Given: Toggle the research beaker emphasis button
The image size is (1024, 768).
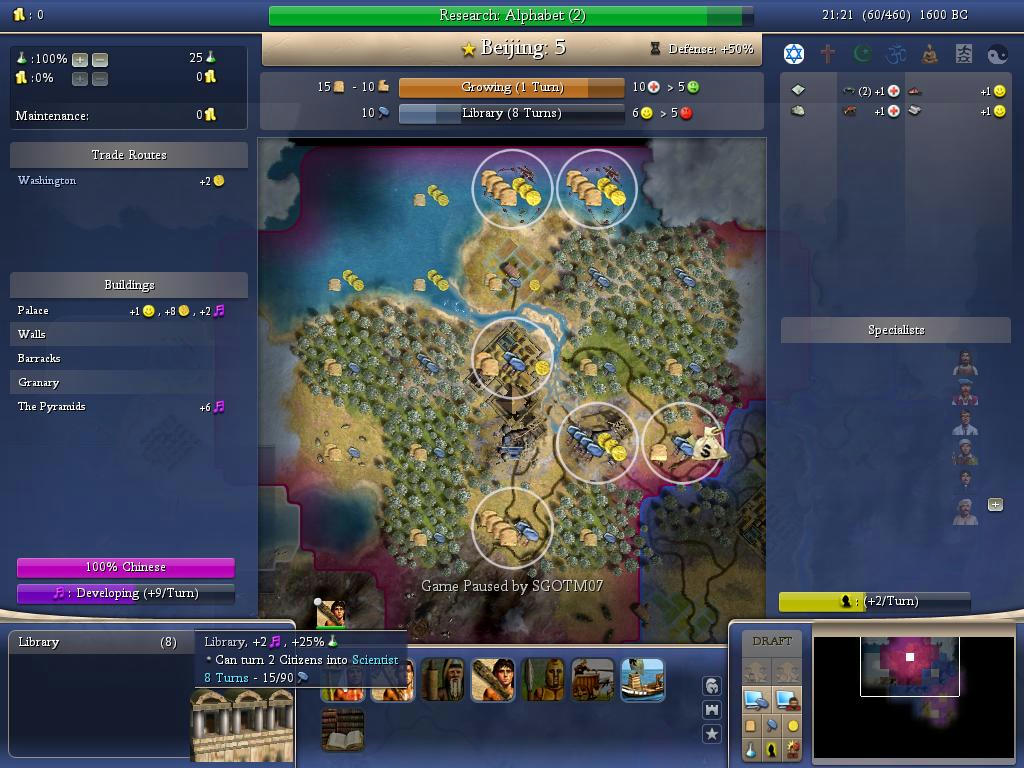Looking at the screenshot, I should tap(750, 749).
